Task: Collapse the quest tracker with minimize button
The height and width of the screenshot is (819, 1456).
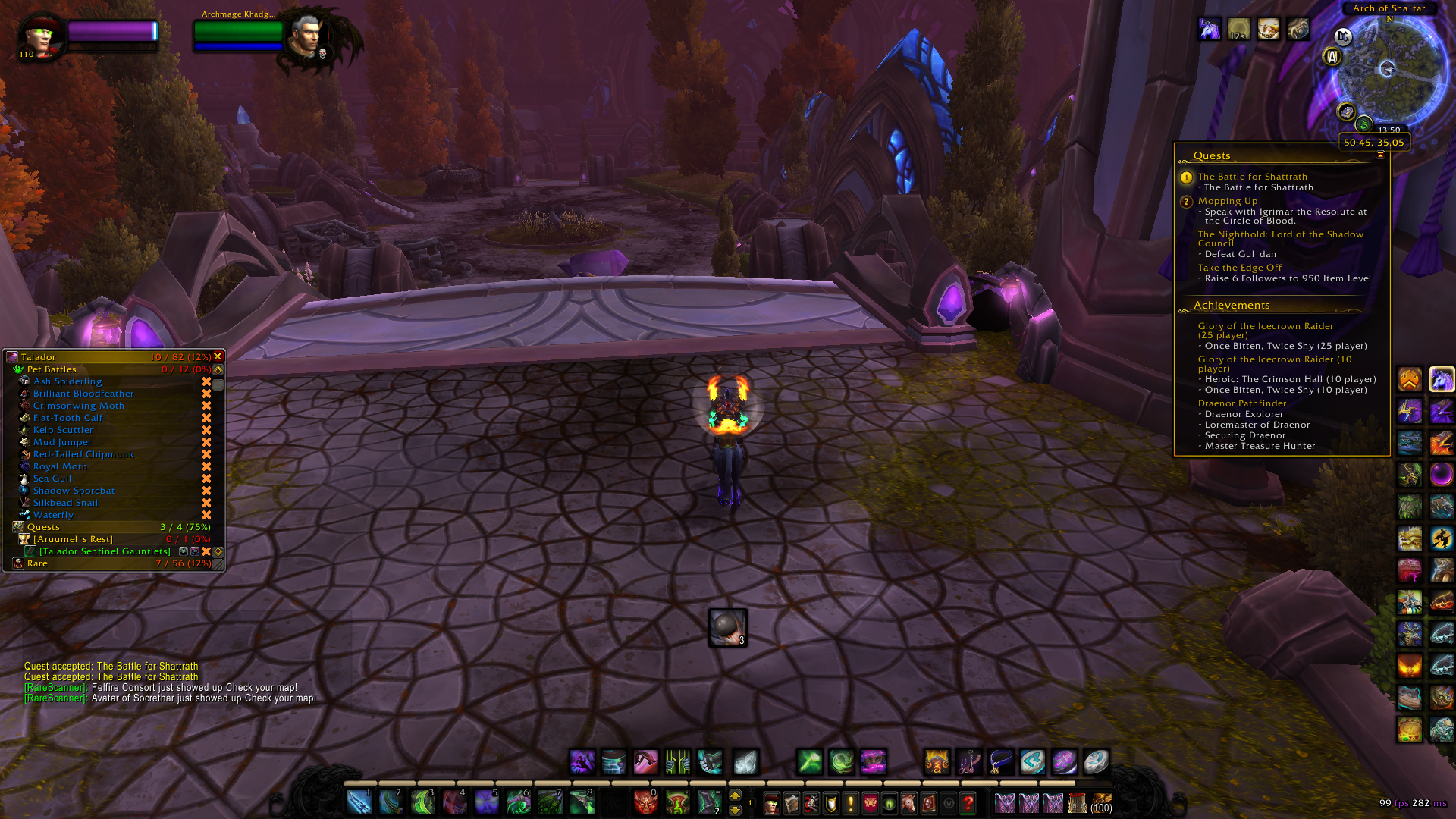Action: 1380,155
